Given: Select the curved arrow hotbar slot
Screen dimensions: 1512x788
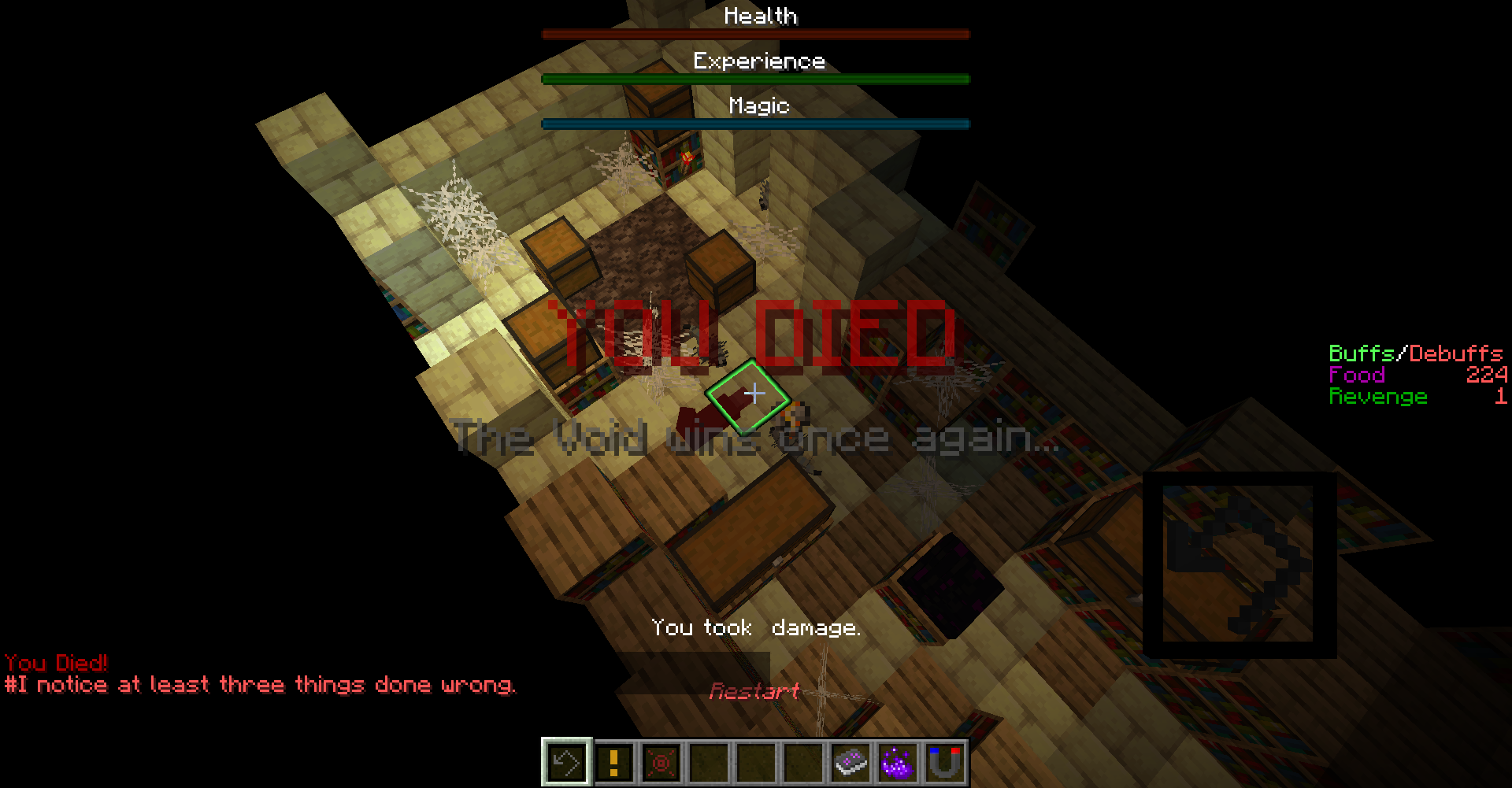Looking at the screenshot, I should 566,762.
